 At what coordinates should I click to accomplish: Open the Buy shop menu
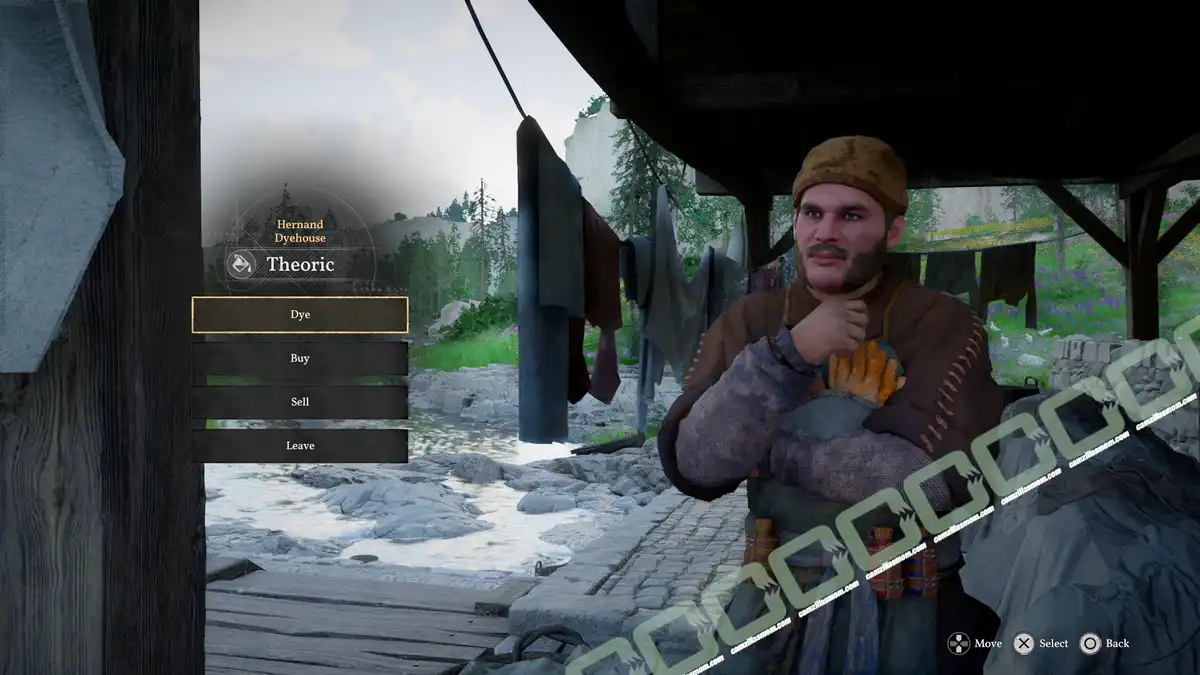coord(300,358)
